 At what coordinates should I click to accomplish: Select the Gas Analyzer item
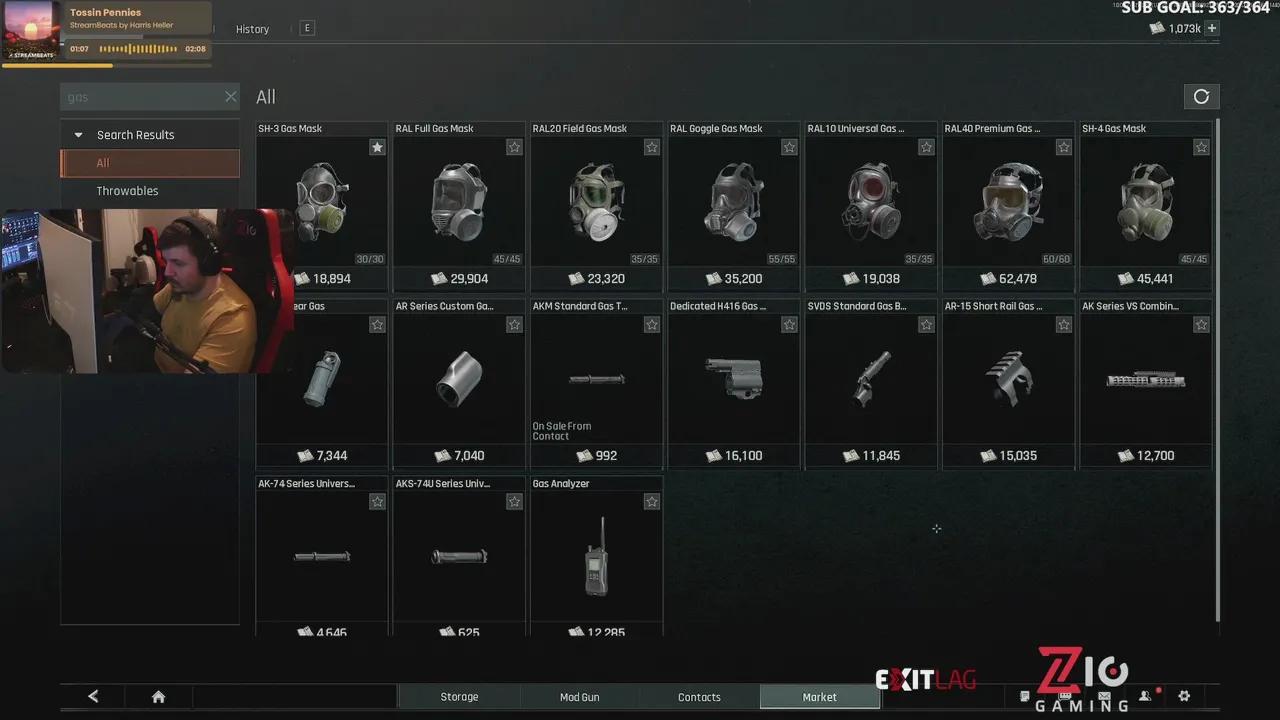click(596, 555)
